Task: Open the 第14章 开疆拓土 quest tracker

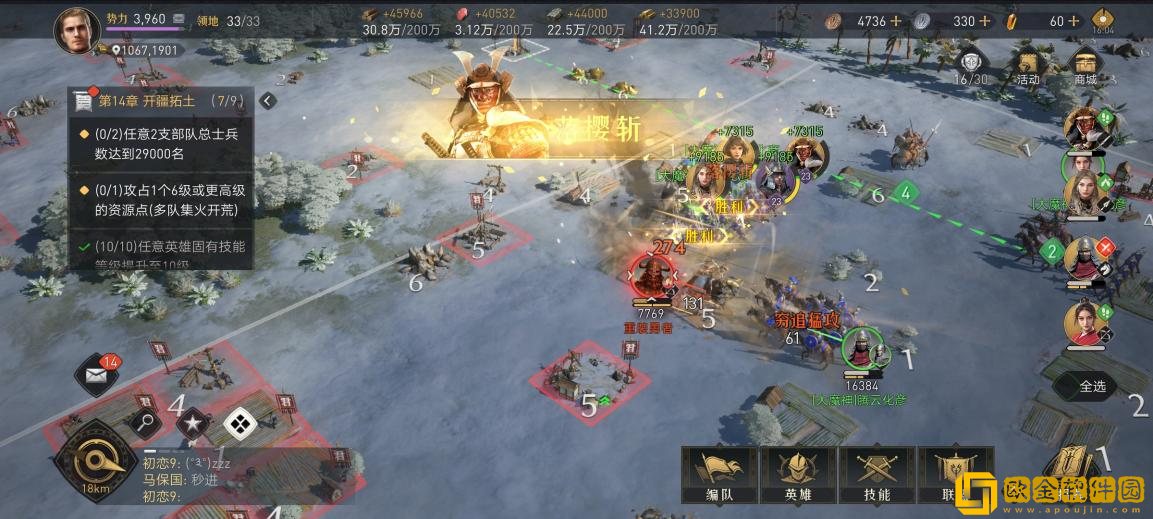Action: 160,101
